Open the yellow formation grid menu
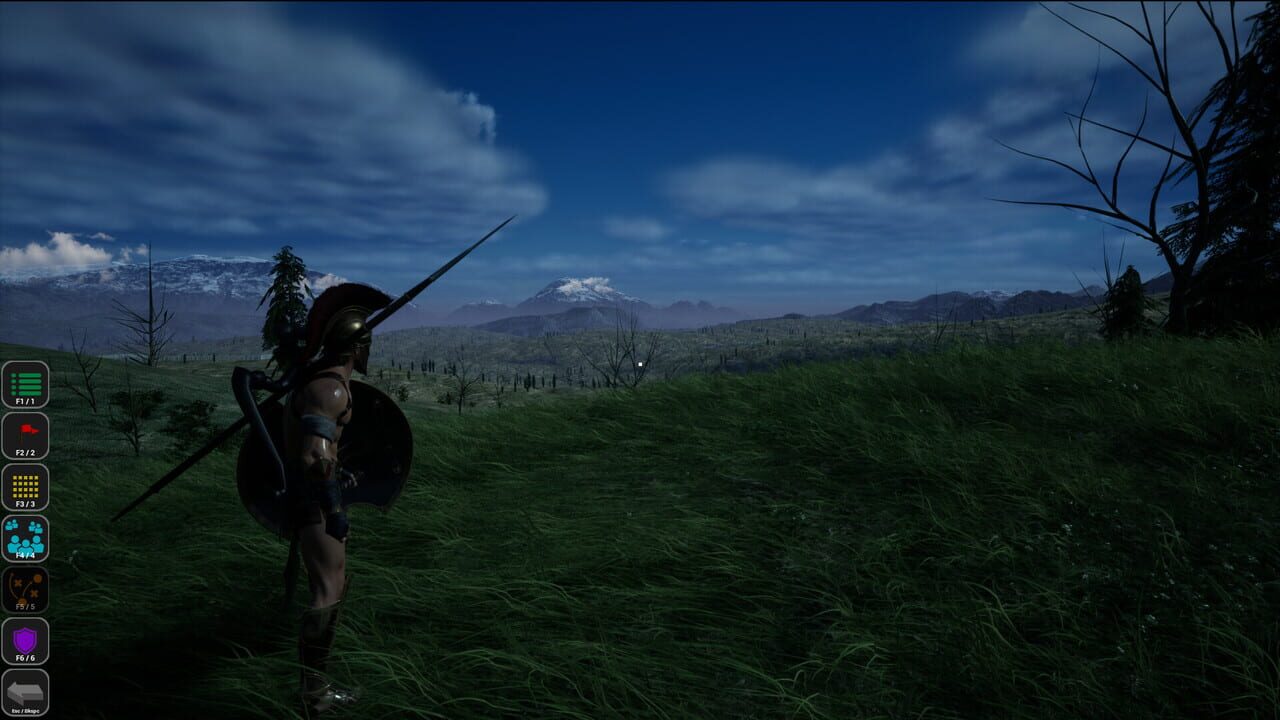The height and width of the screenshot is (720, 1280). 27,486
